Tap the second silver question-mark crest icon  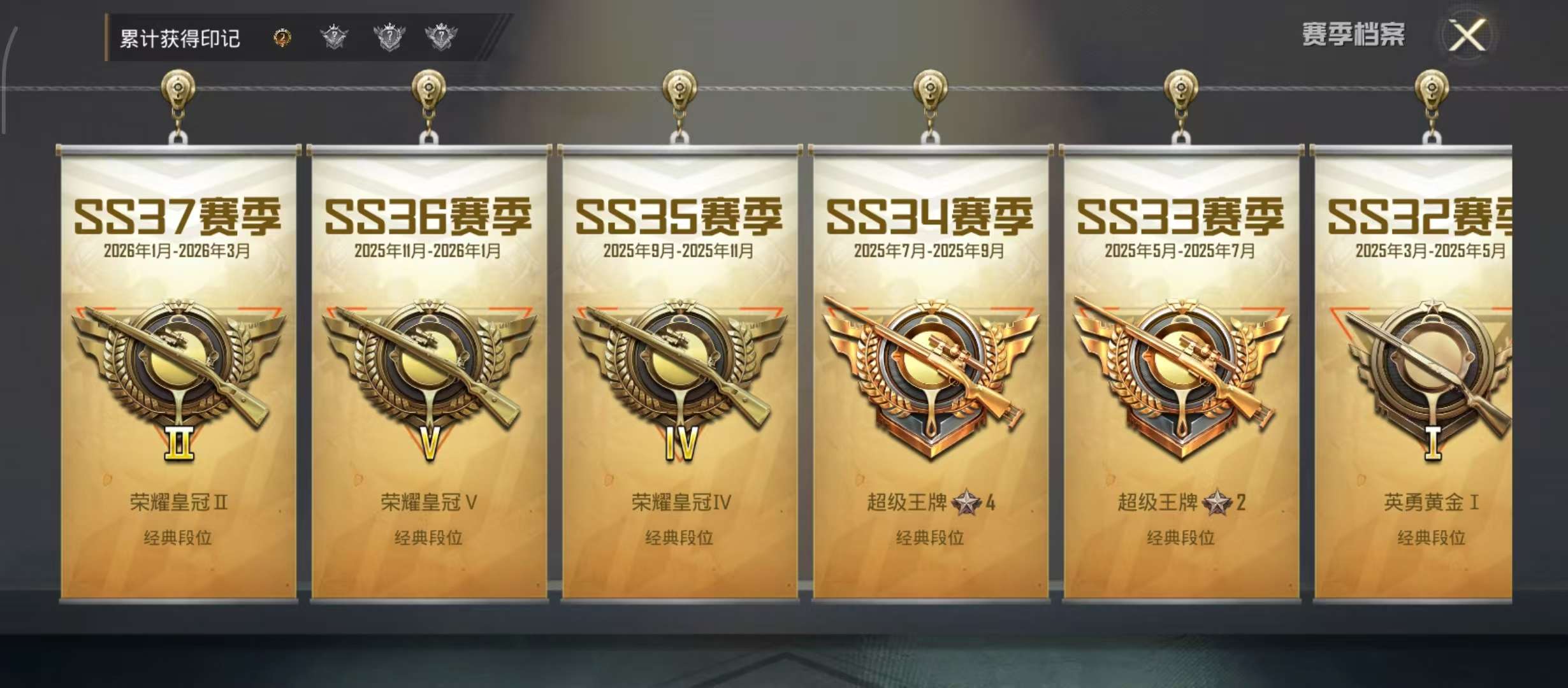tap(389, 37)
